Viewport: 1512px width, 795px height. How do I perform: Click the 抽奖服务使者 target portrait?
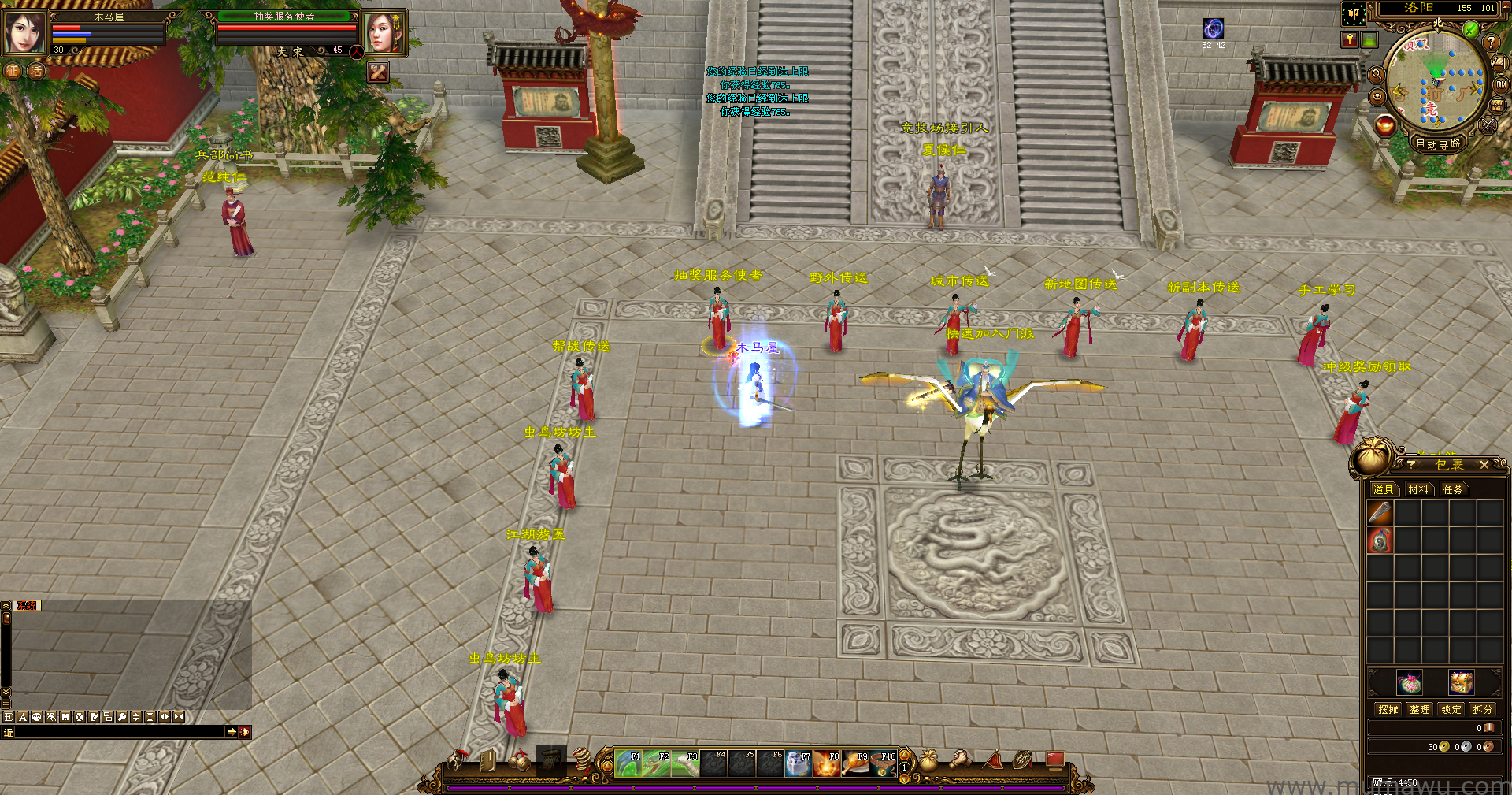383,32
